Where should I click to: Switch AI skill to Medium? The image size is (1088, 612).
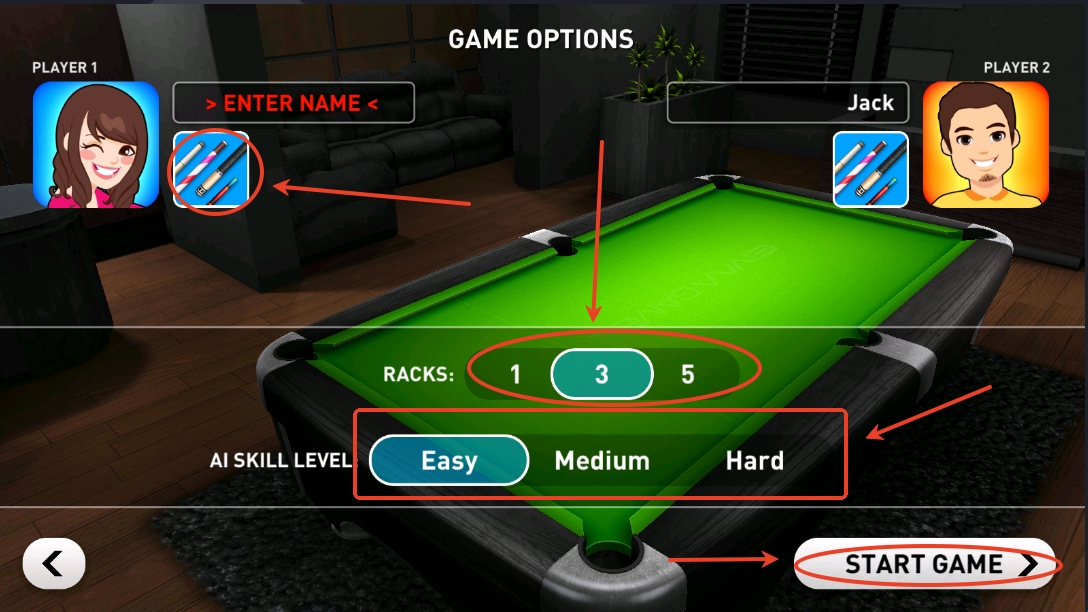pos(602,461)
